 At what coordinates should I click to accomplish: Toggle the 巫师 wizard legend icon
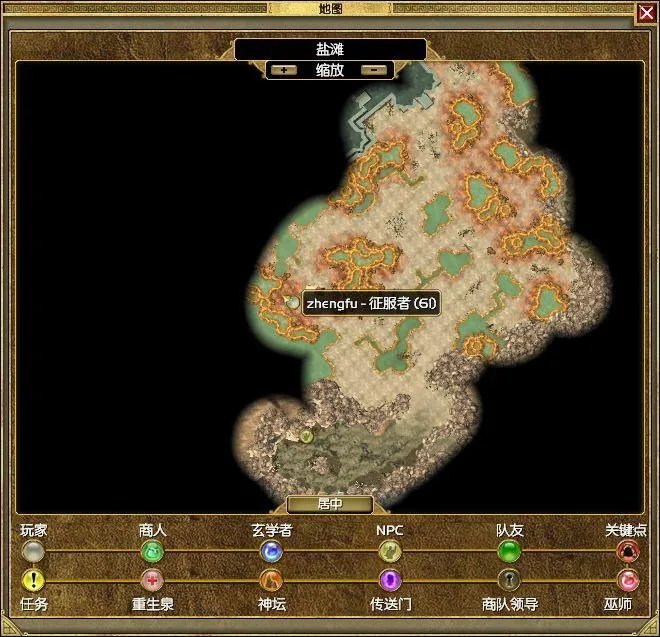click(628, 580)
